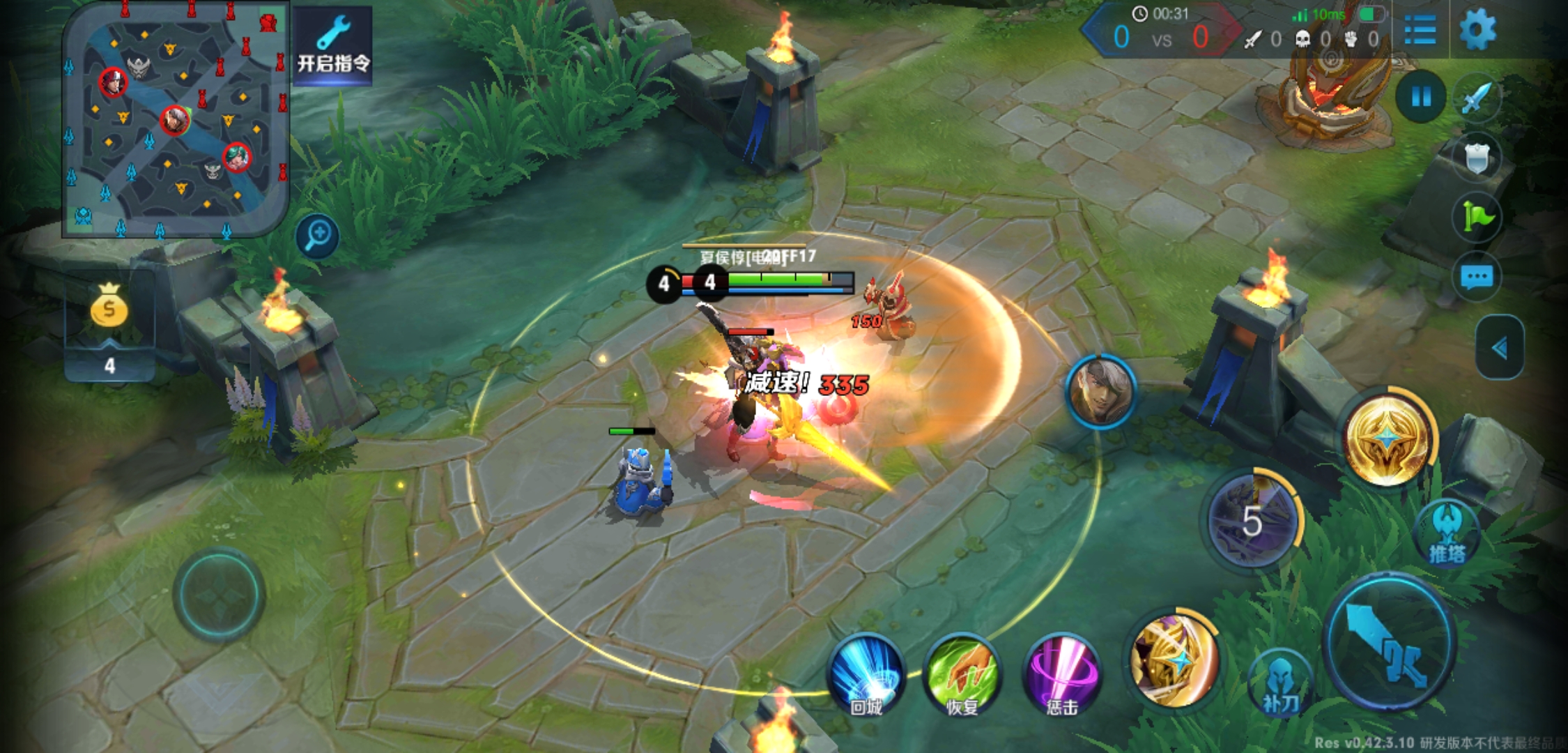Viewport: 1568px width, 753px height.
Task: Tap the 推塔 push-tower button
Action: [1447, 533]
